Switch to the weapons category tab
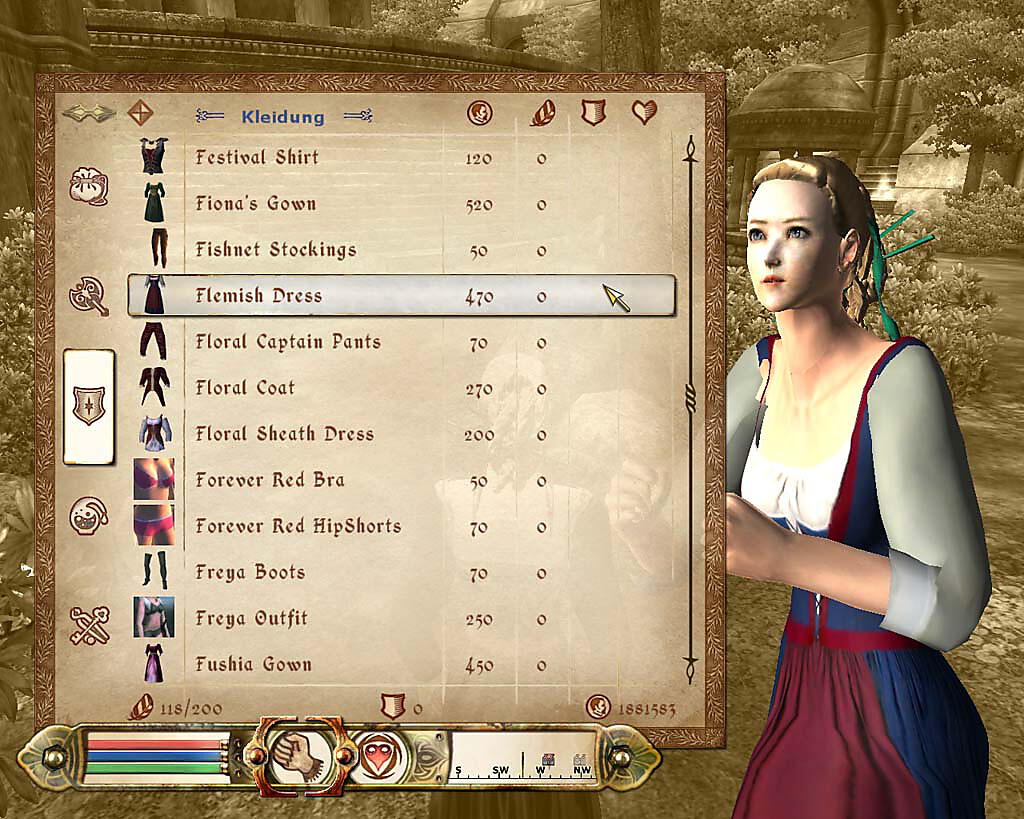 point(88,296)
